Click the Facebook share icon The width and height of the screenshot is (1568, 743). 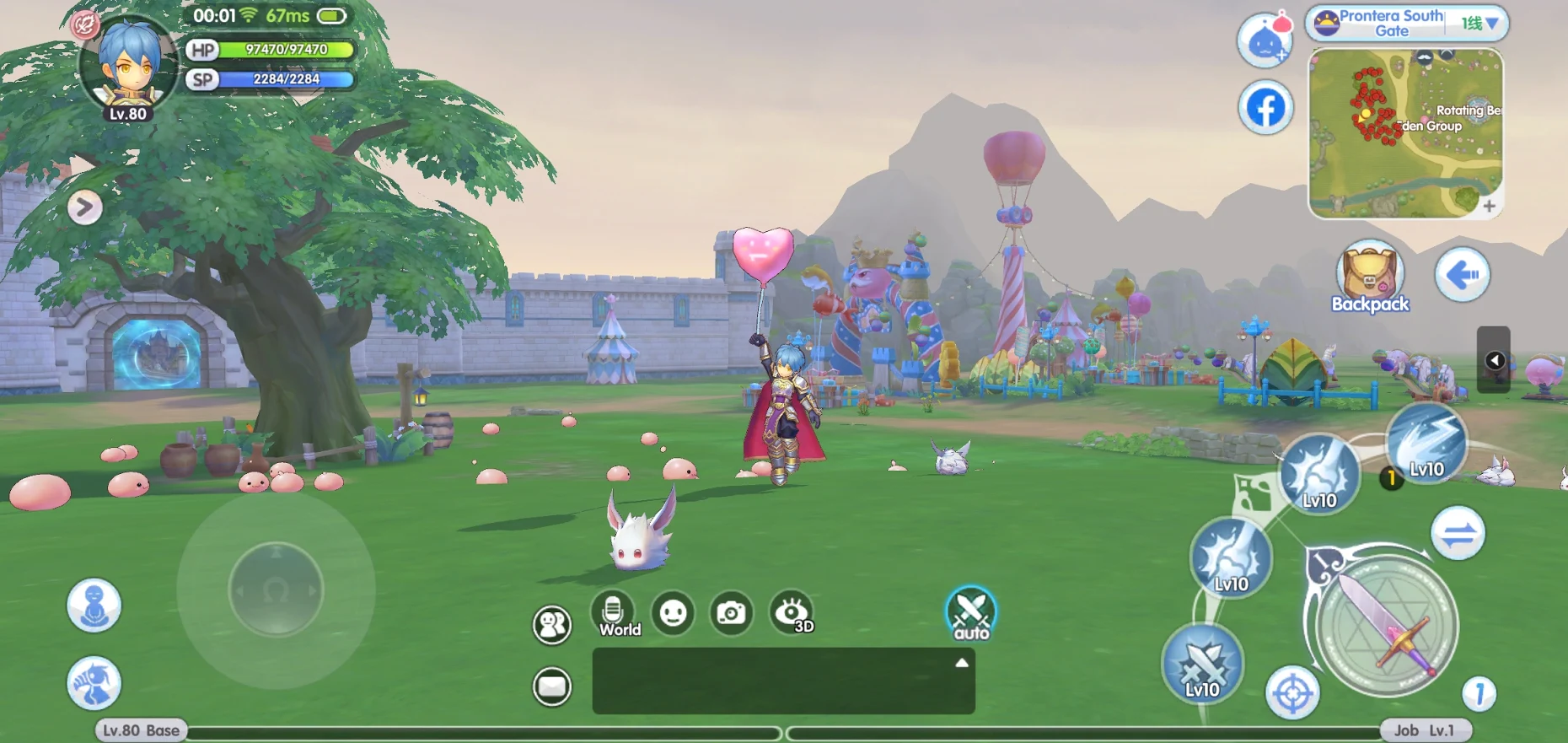point(1265,108)
